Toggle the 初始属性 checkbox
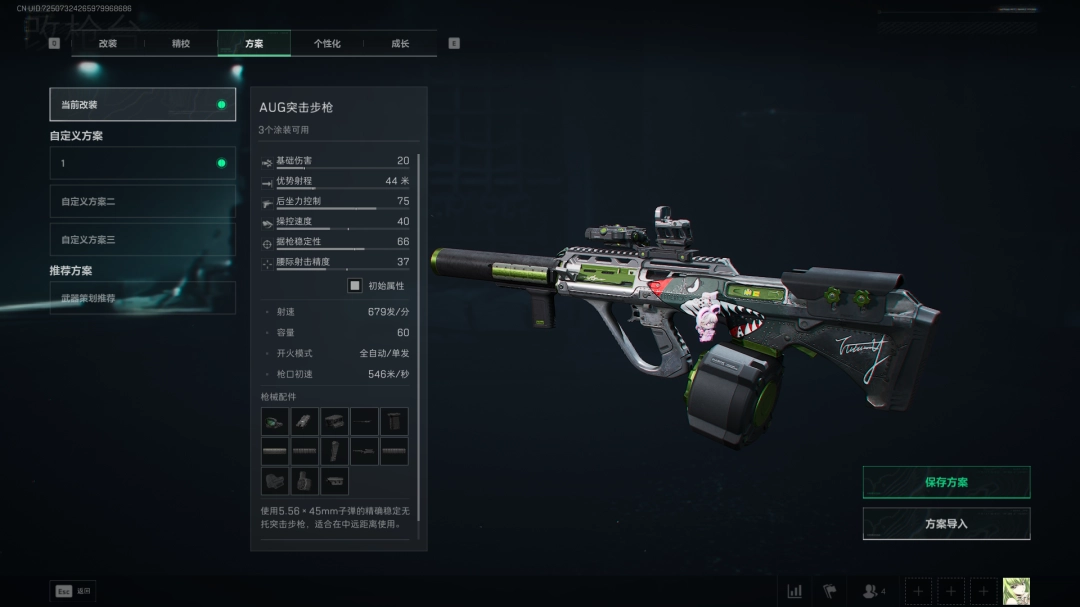 355,285
